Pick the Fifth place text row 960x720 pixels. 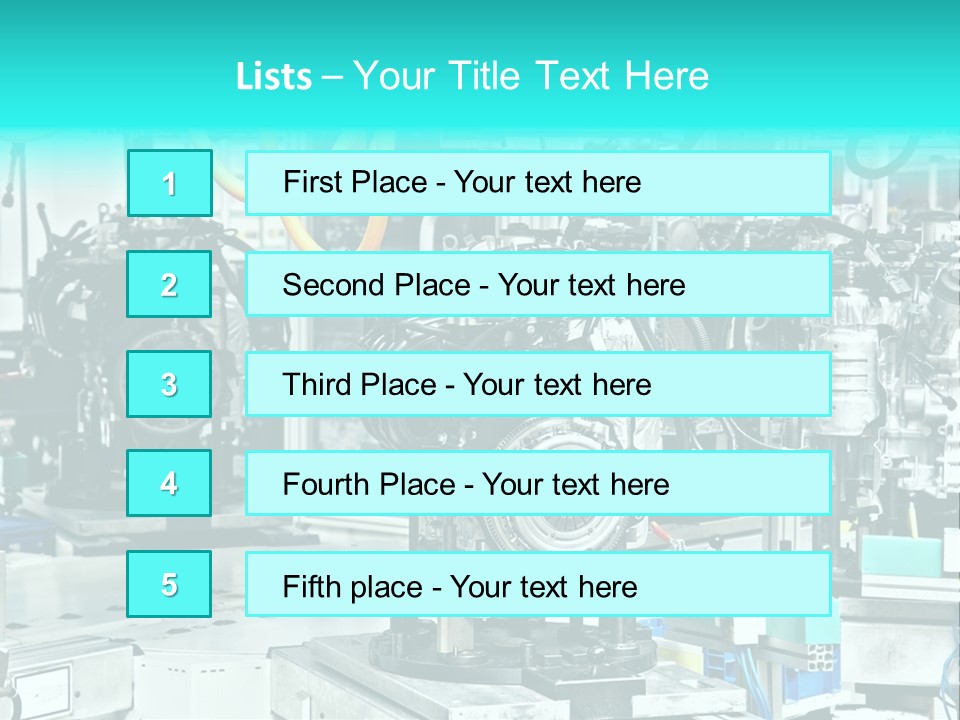[538, 585]
